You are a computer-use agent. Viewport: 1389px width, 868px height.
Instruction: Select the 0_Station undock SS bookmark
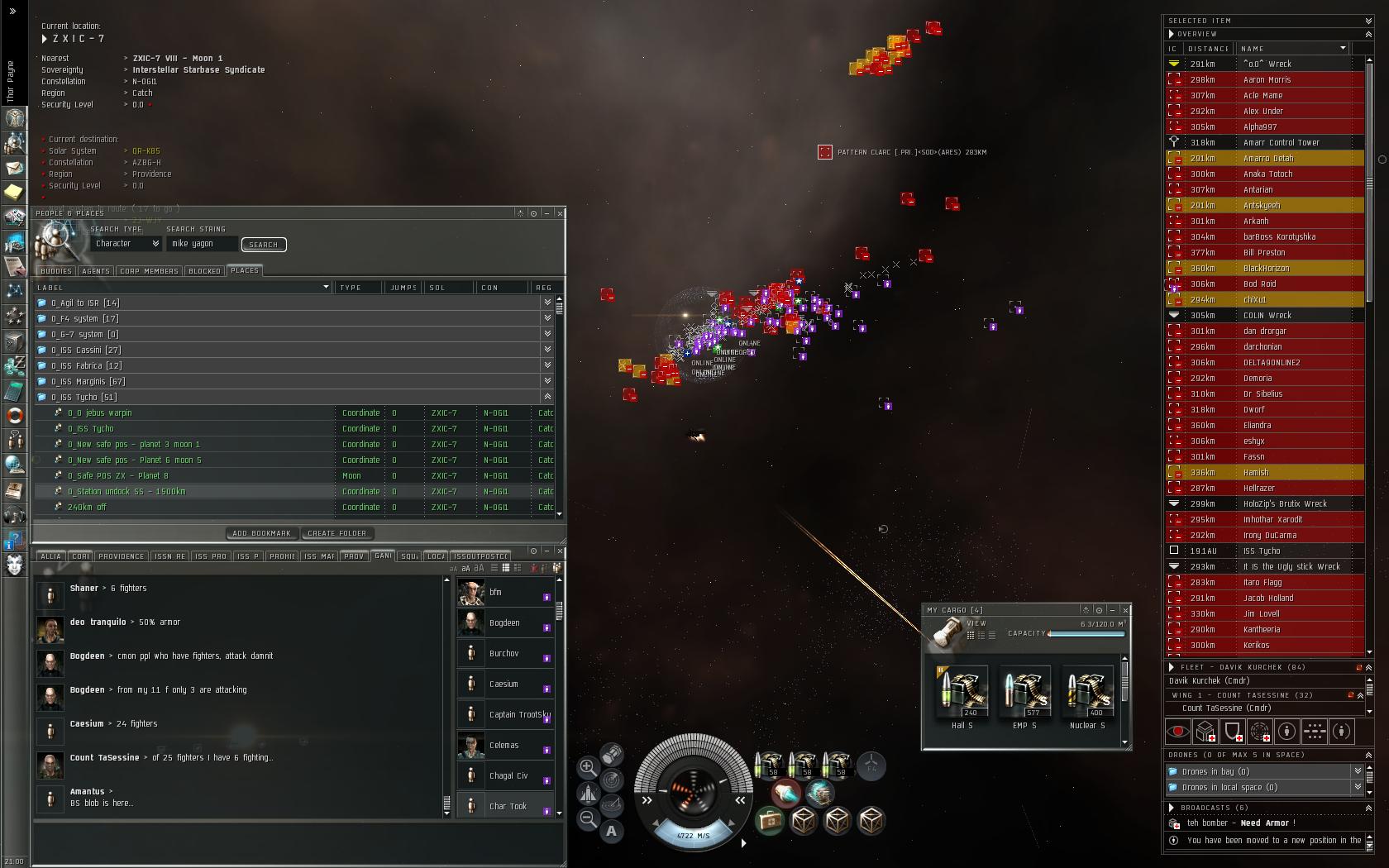[x=126, y=492]
